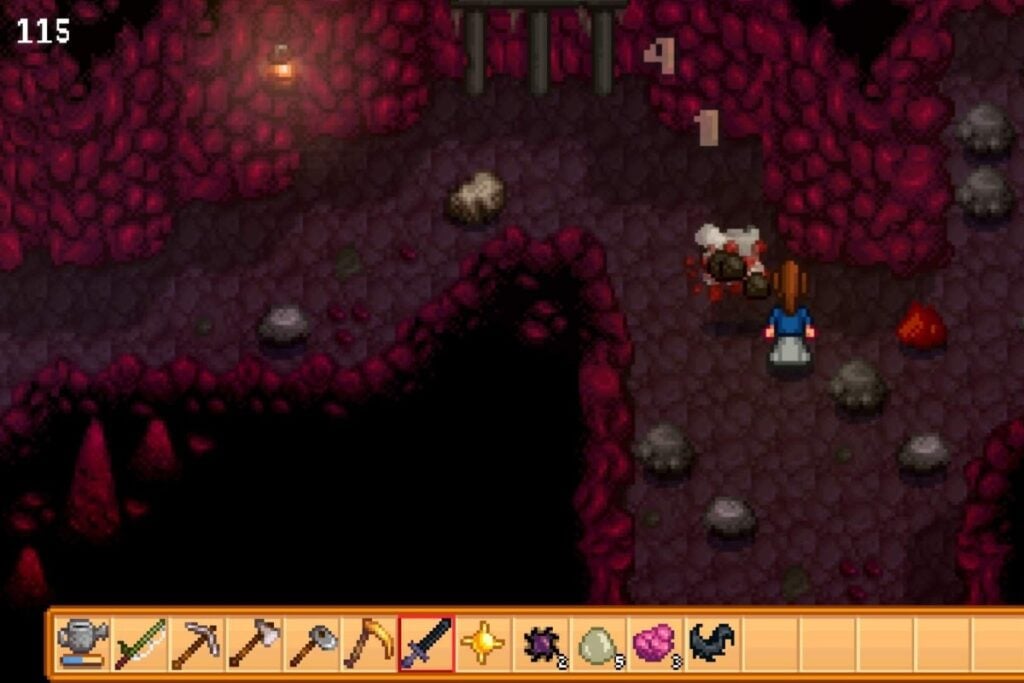Pick the pink blob item stack

[x=655, y=643]
